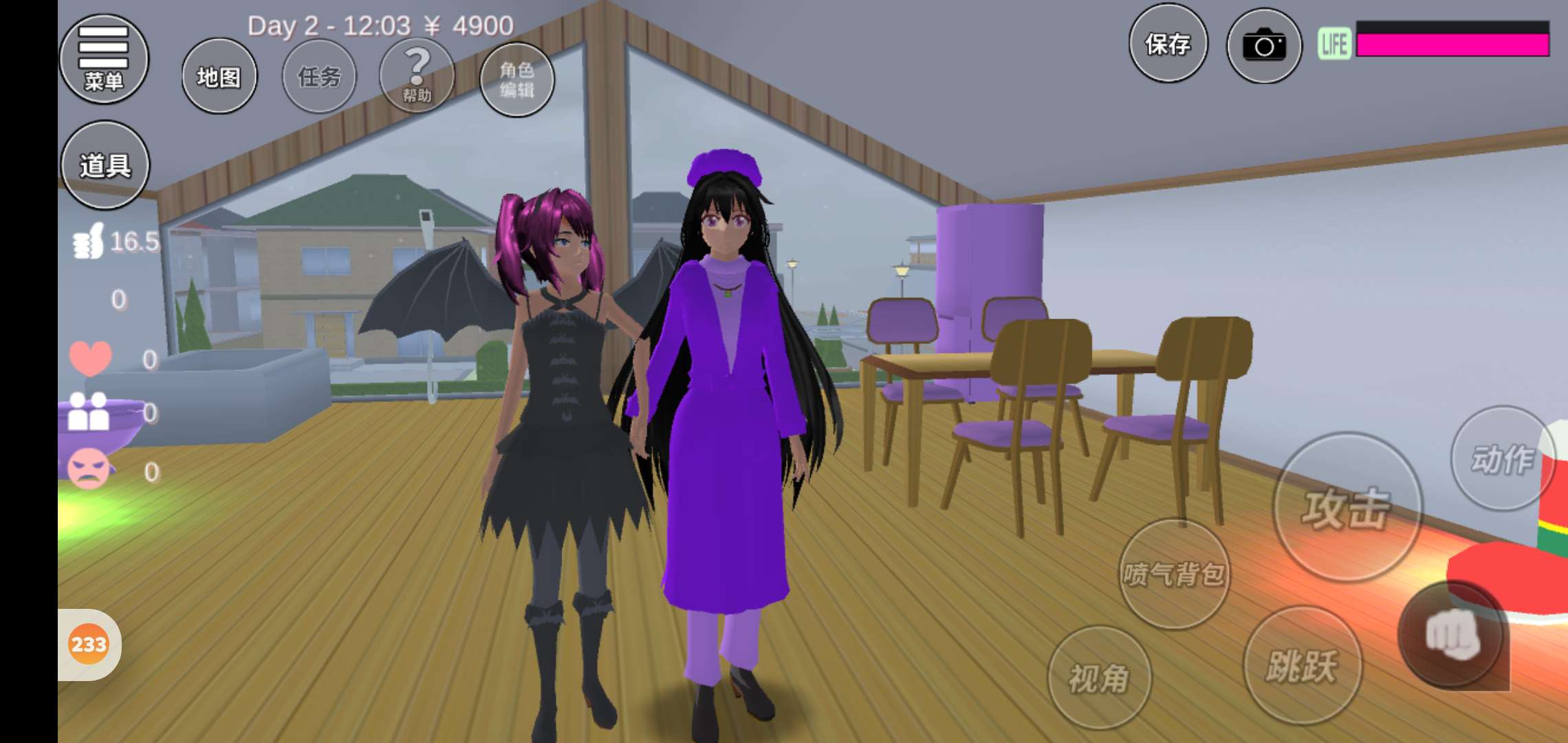The width and height of the screenshot is (1568, 743).
Task: Select the fist weapon icon
Action: 1452,634
